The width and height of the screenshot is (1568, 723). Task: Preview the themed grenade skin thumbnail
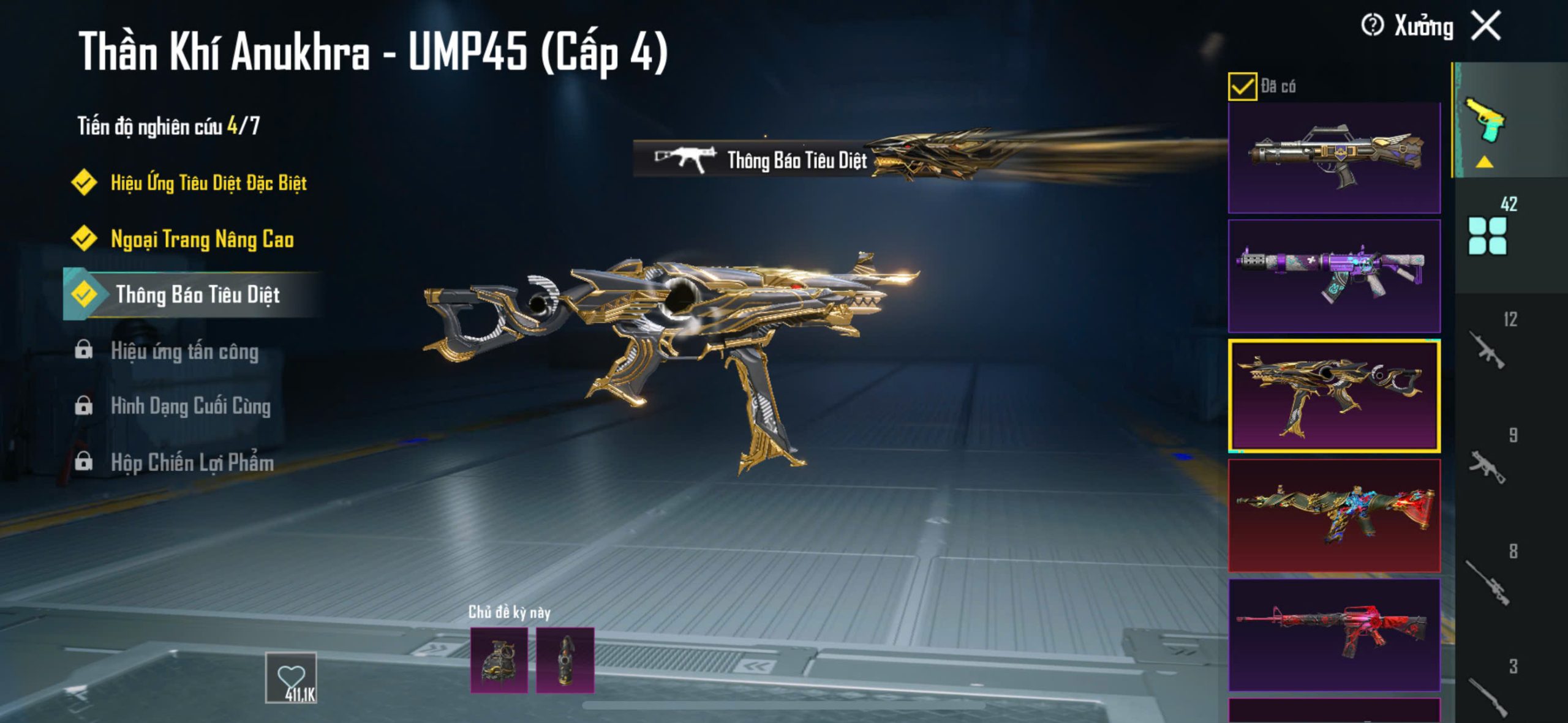[x=499, y=661]
